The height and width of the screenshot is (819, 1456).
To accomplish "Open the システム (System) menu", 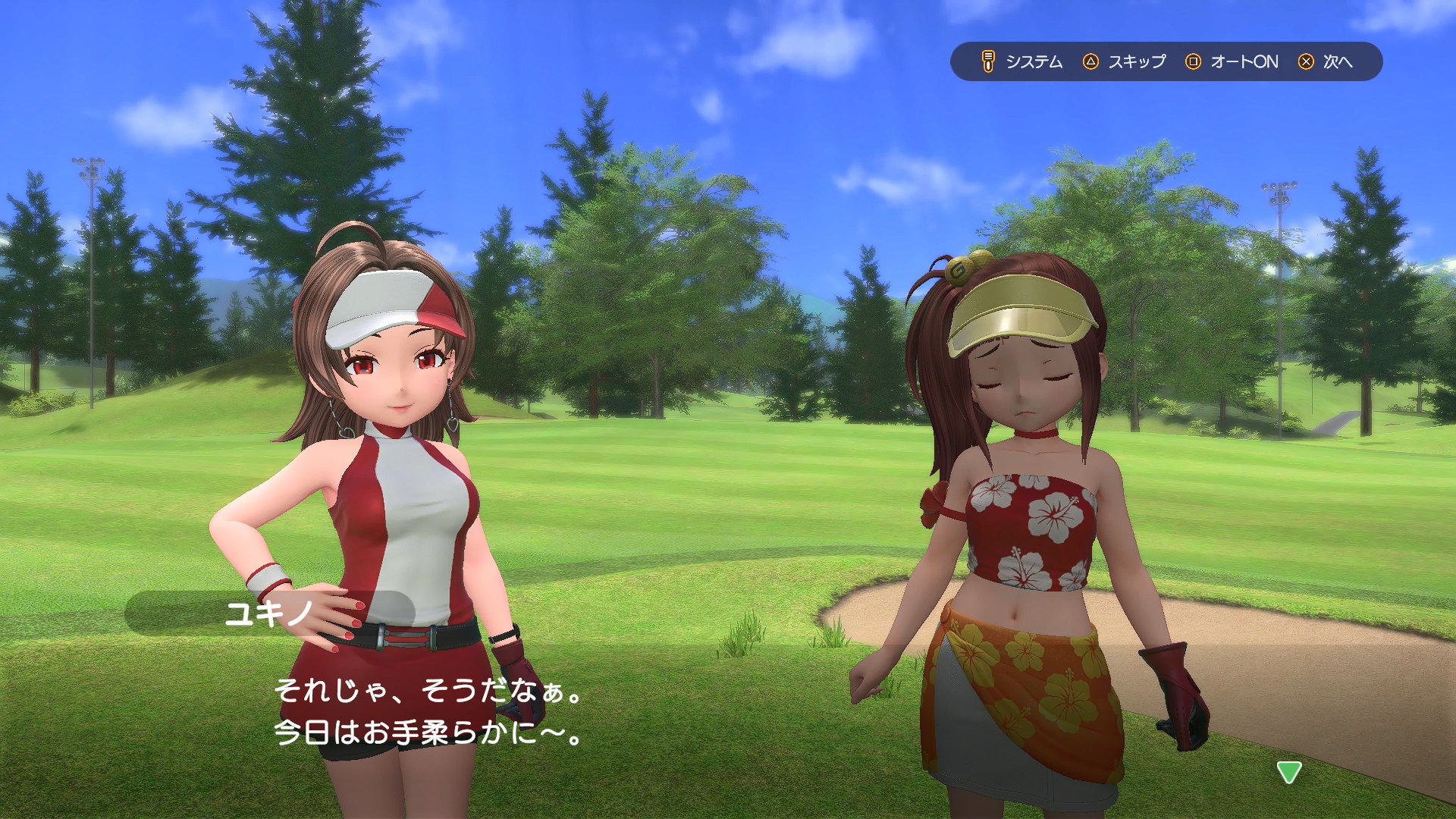I will 1021,61.
